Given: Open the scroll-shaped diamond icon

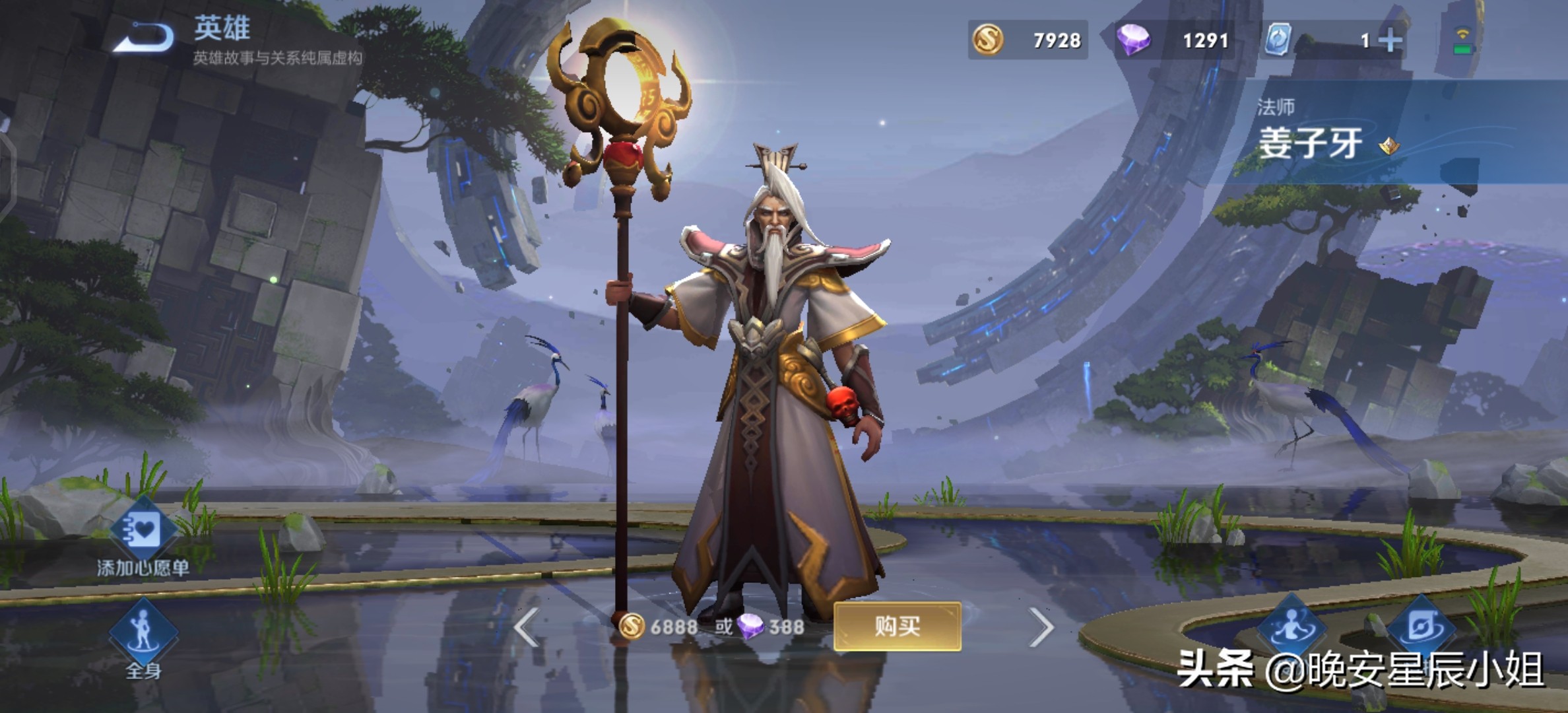Looking at the screenshot, I should [1421, 626].
